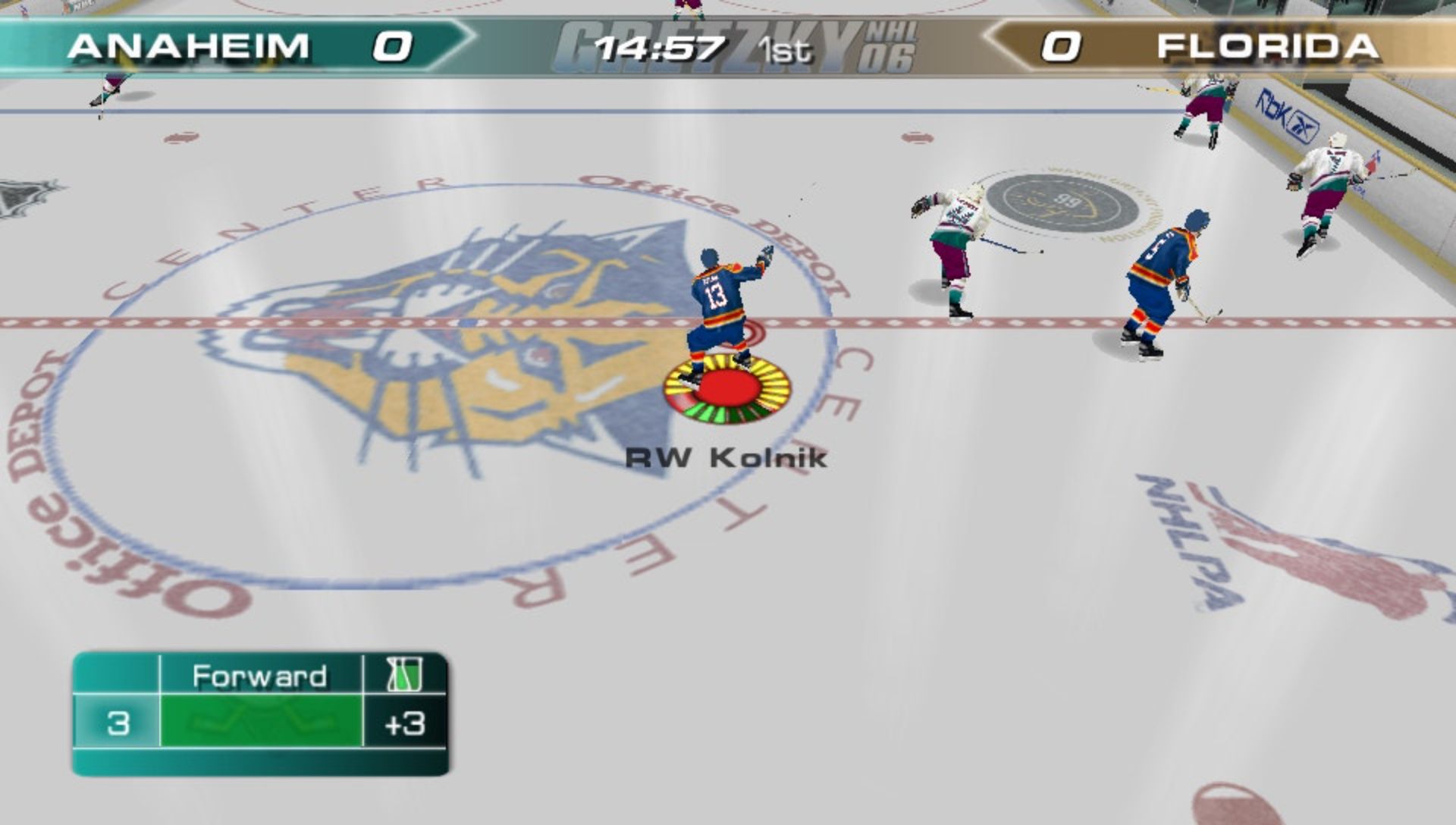The height and width of the screenshot is (825, 1456).
Task: Click the line number 3 box
Action: click(x=118, y=723)
